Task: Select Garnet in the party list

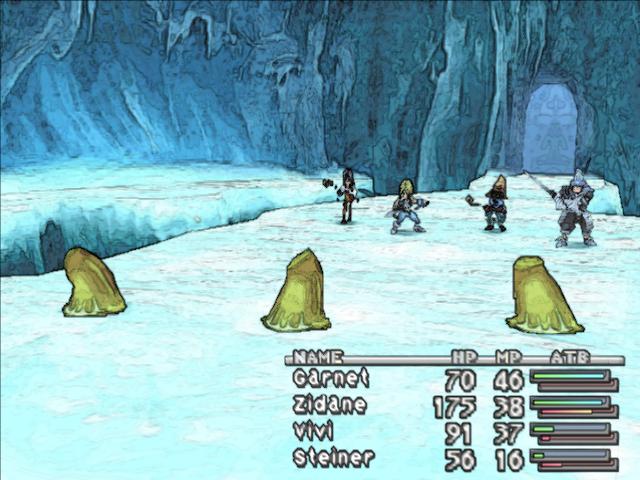Action: tap(331, 379)
